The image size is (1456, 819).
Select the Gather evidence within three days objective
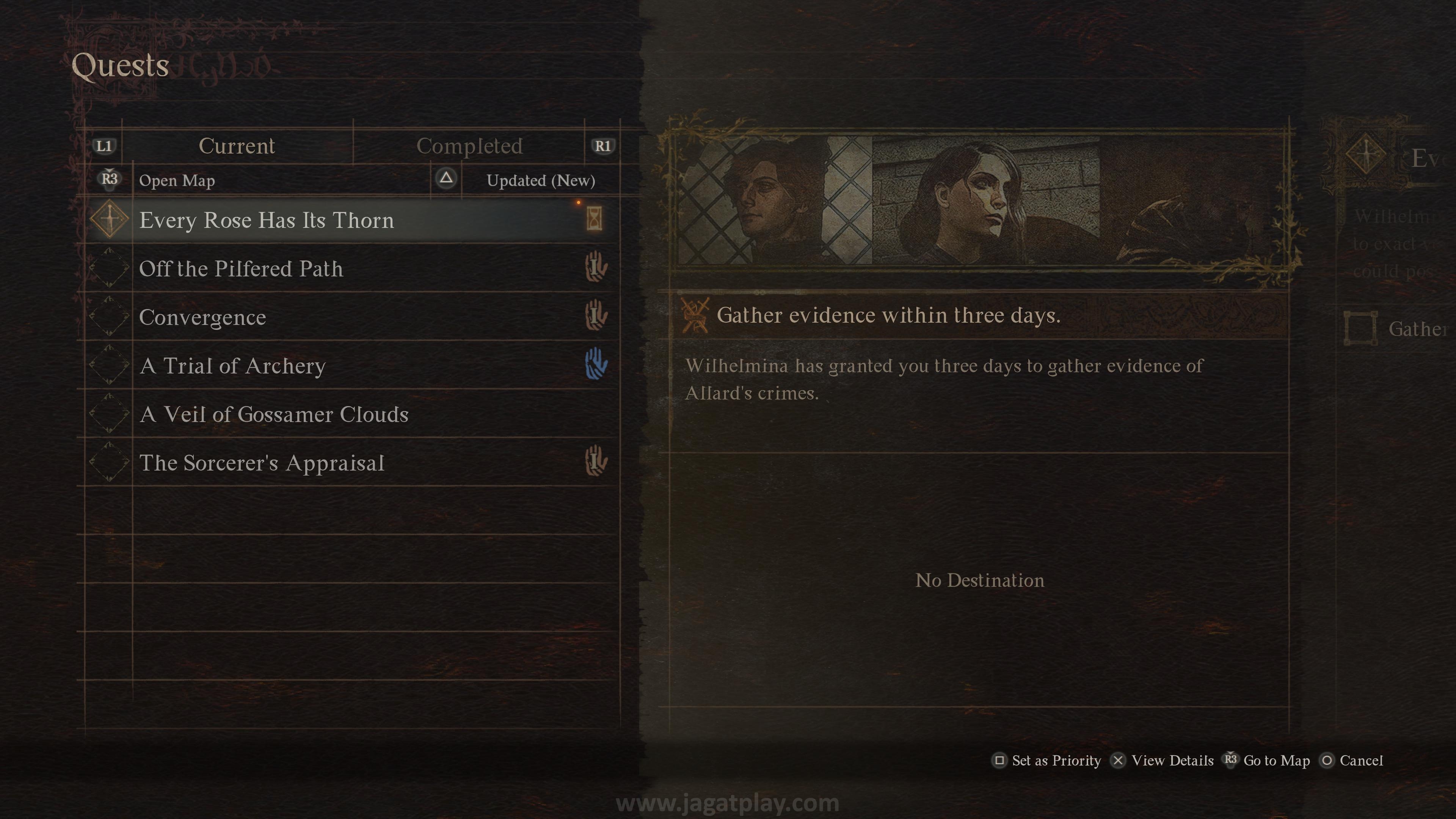[888, 315]
